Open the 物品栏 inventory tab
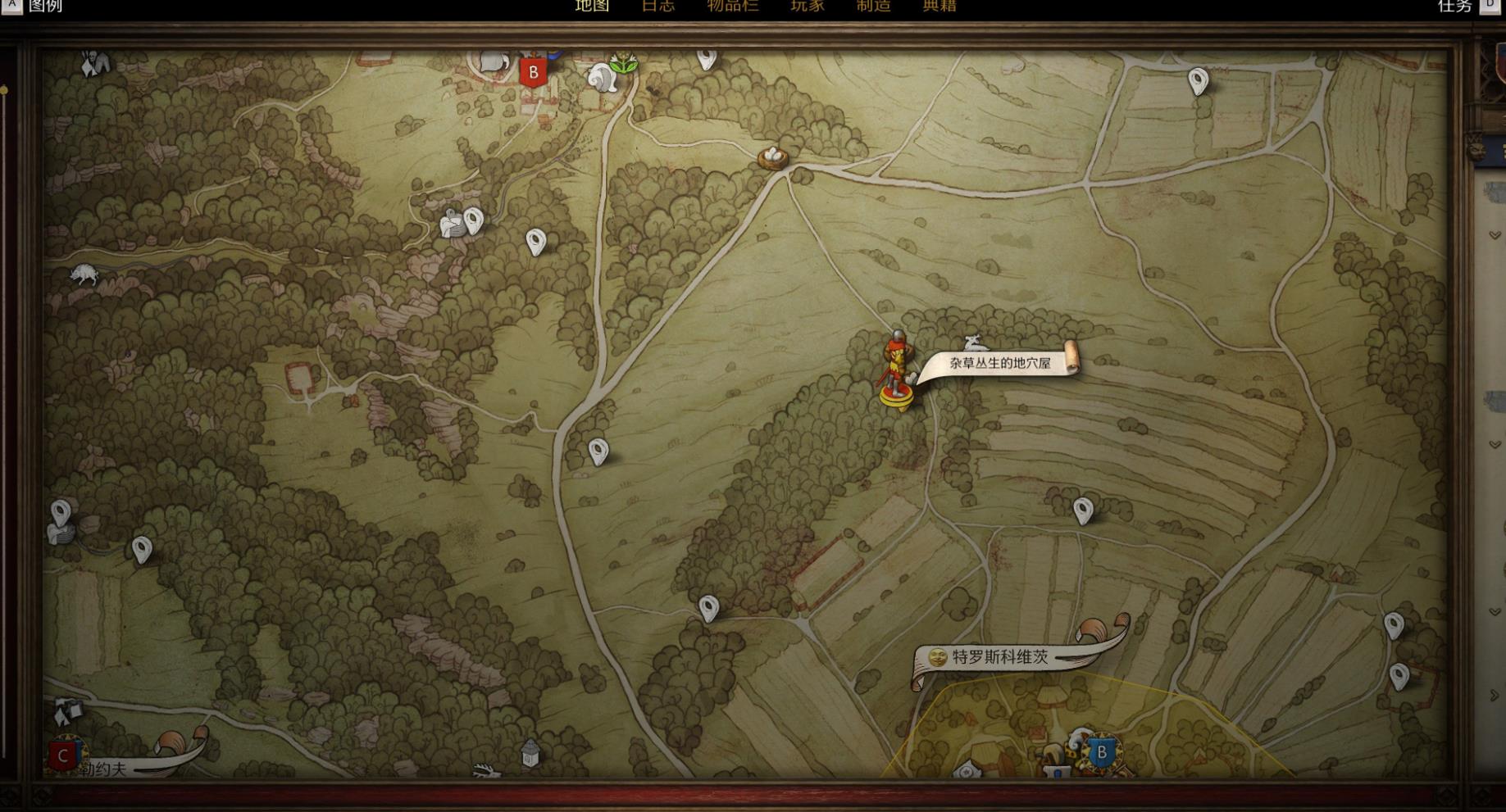This screenshot has height=812, width=1506. point(732,6)
